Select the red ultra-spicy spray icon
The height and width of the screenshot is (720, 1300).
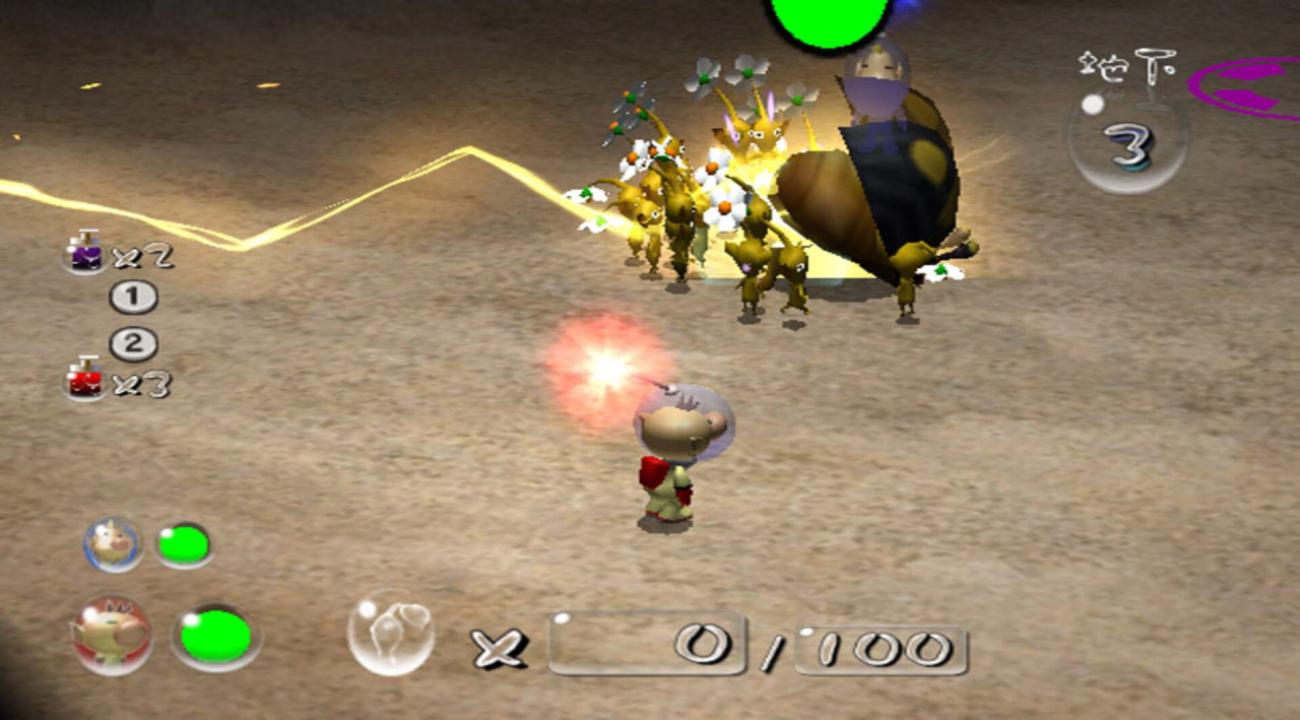86,379
